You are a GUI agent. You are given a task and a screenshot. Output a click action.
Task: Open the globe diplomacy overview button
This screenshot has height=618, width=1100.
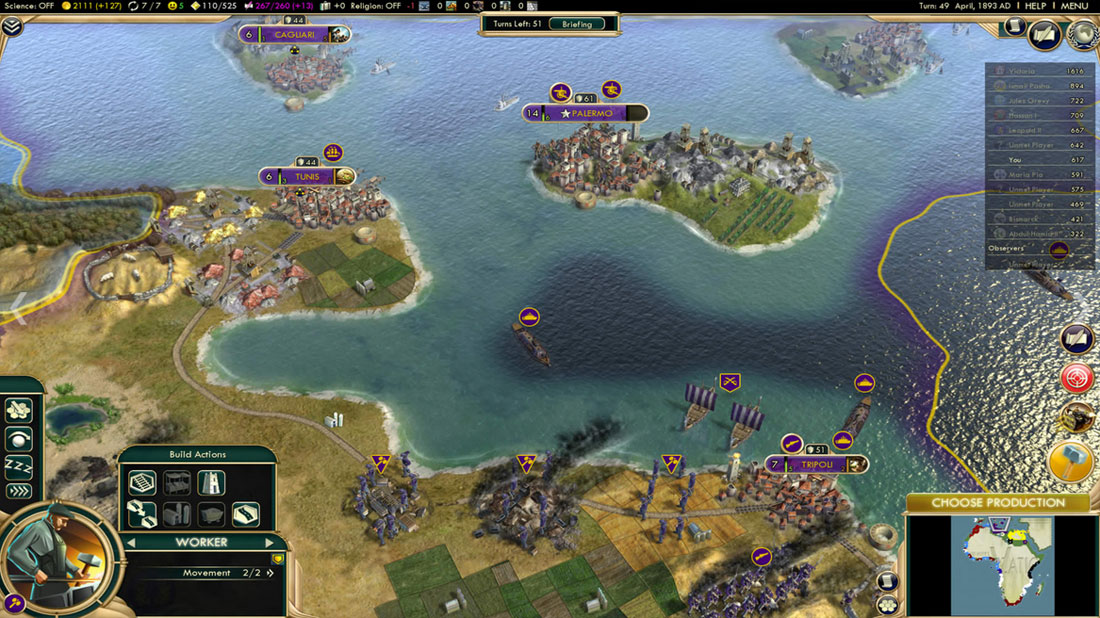(x=1082, y=36)
